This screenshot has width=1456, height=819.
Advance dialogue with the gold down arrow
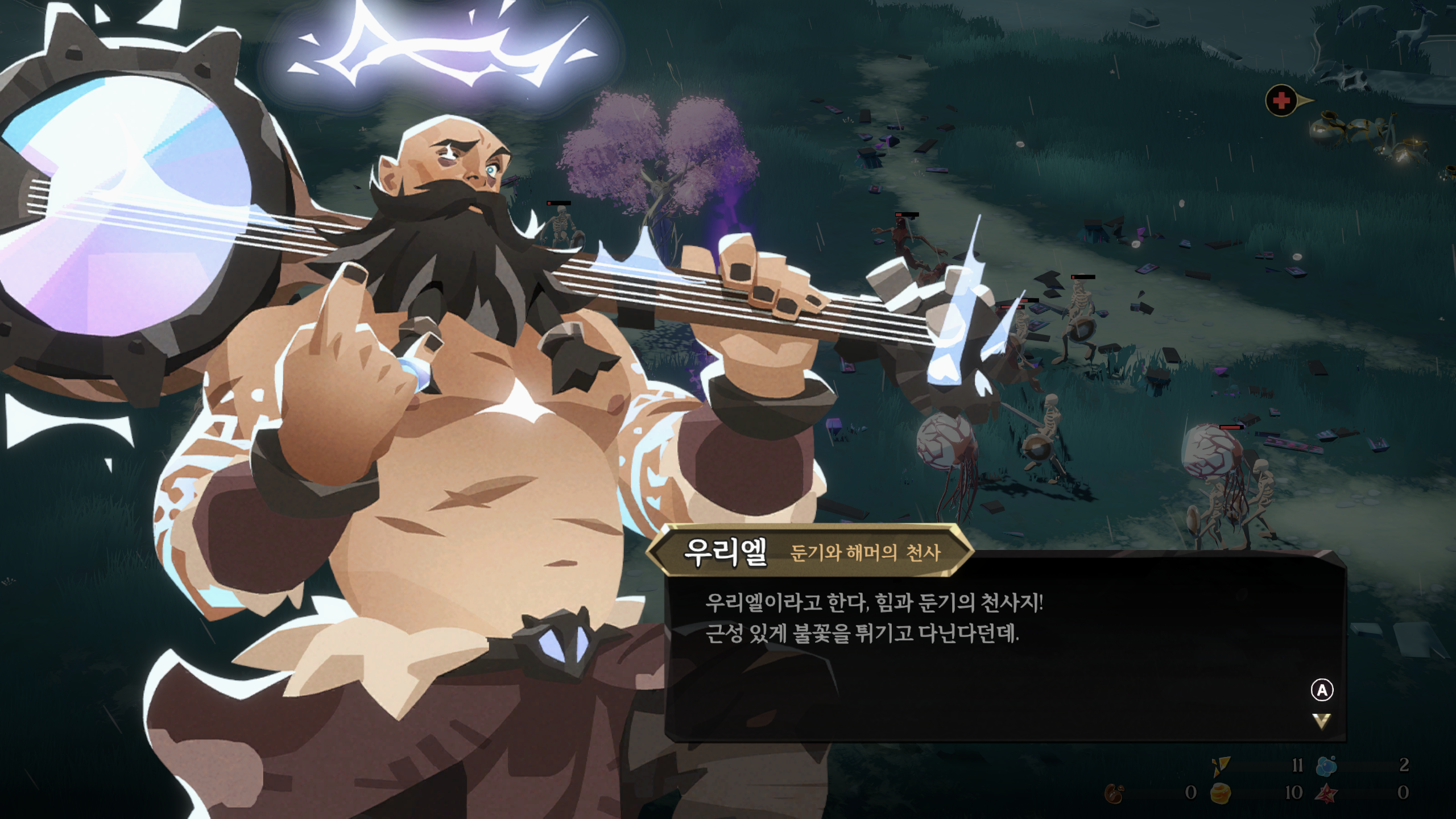1321,721
